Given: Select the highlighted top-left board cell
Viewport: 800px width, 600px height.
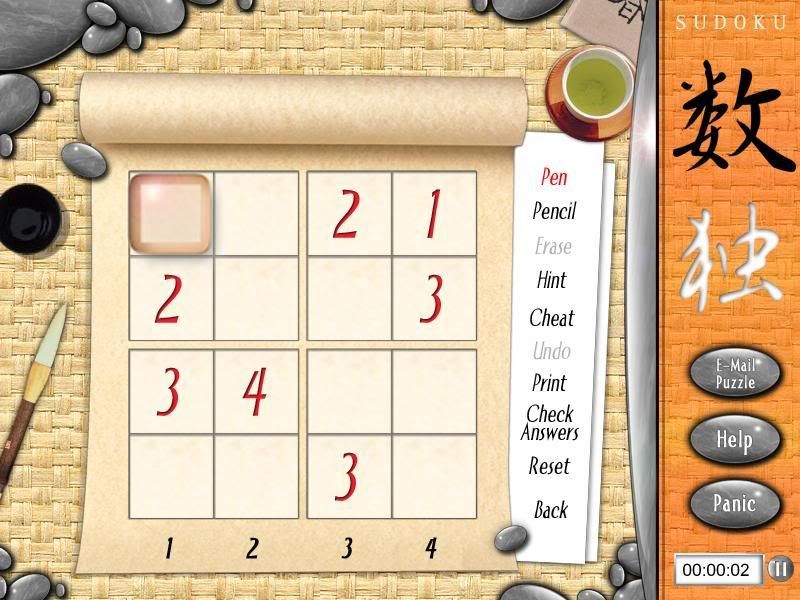Looking at the screenshot, I should click(171, 213).
